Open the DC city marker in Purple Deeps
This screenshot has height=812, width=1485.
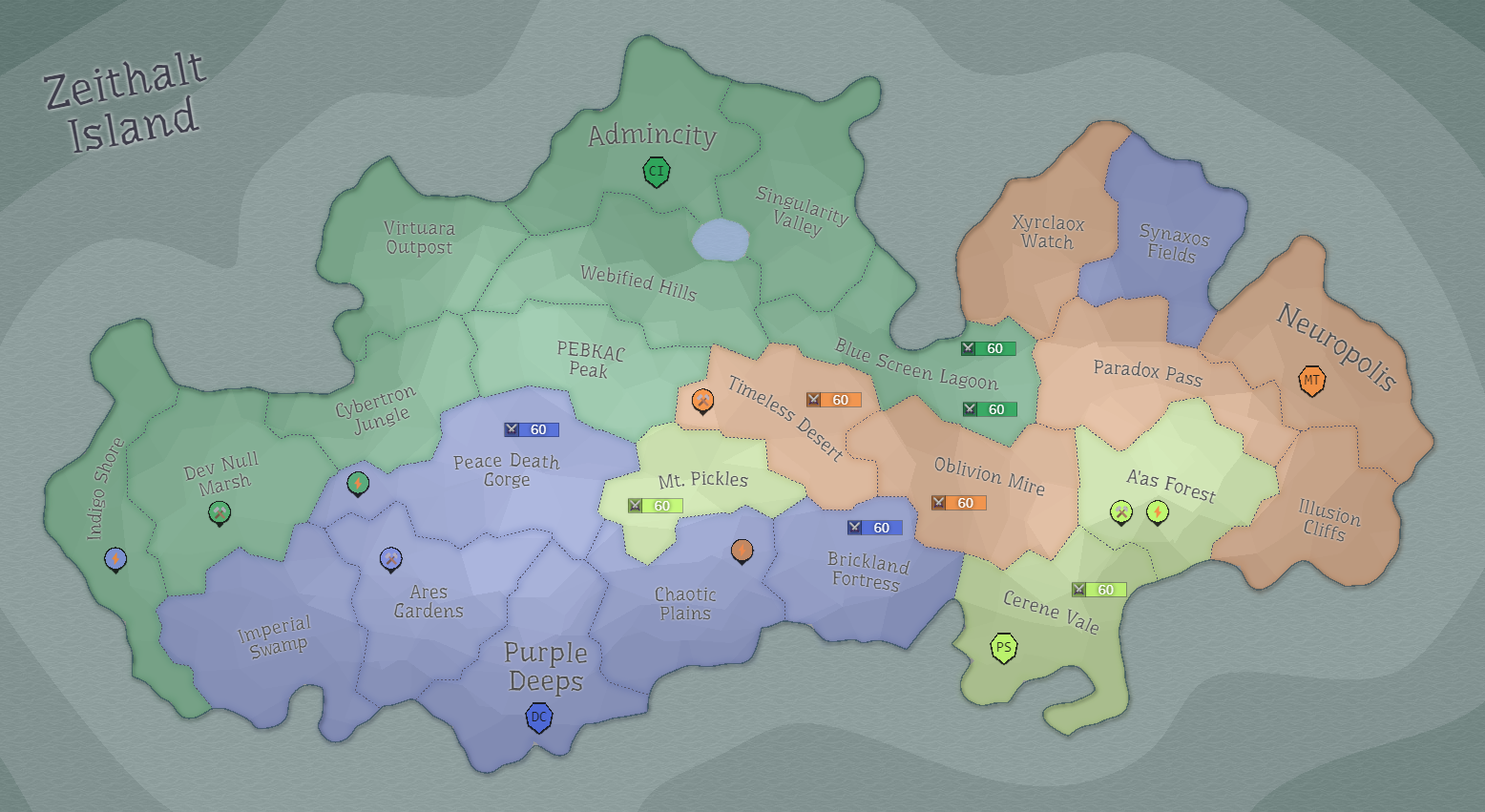pos(540,717)
